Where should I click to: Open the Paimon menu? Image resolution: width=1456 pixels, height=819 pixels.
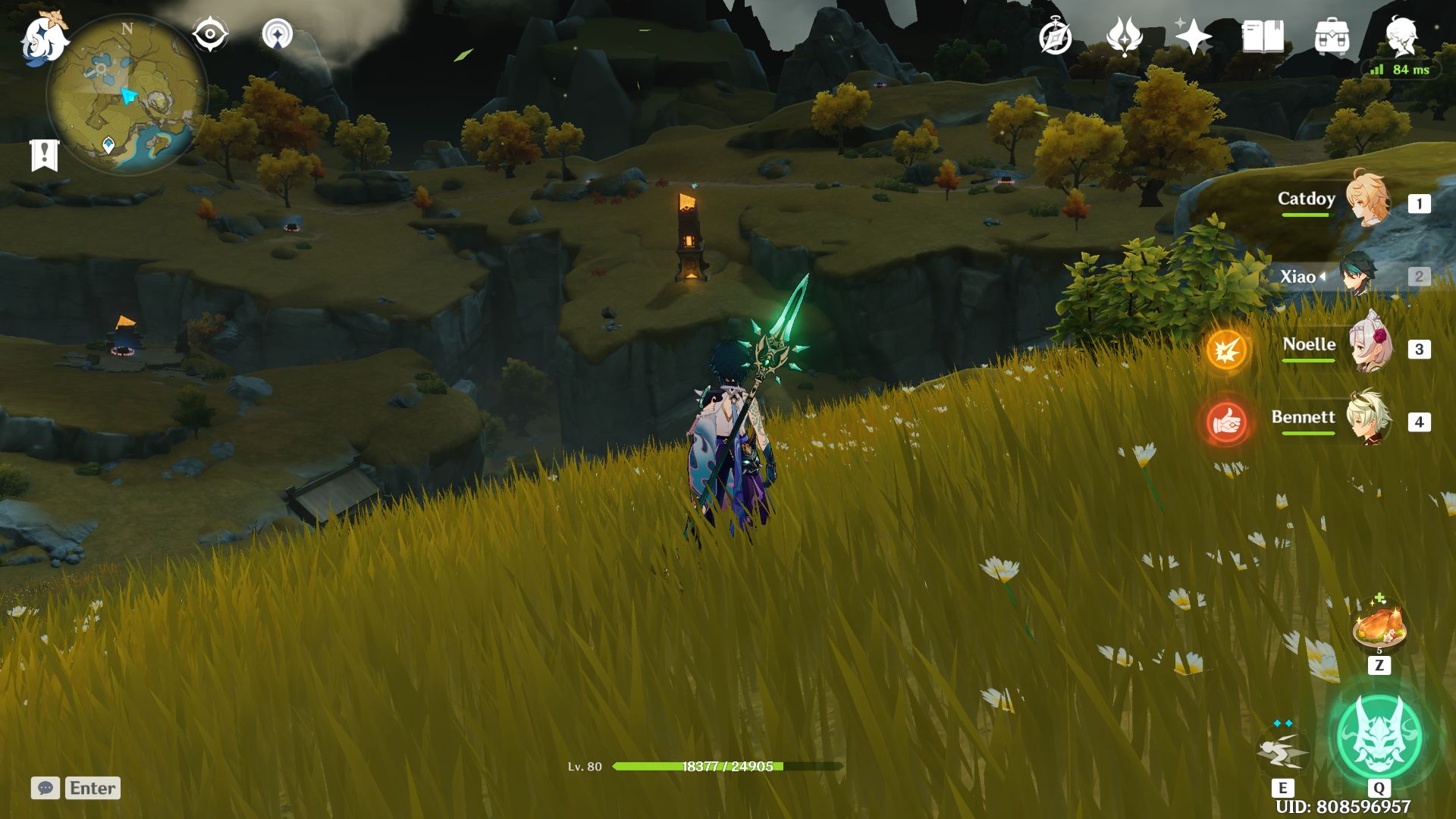pos(43,39)
